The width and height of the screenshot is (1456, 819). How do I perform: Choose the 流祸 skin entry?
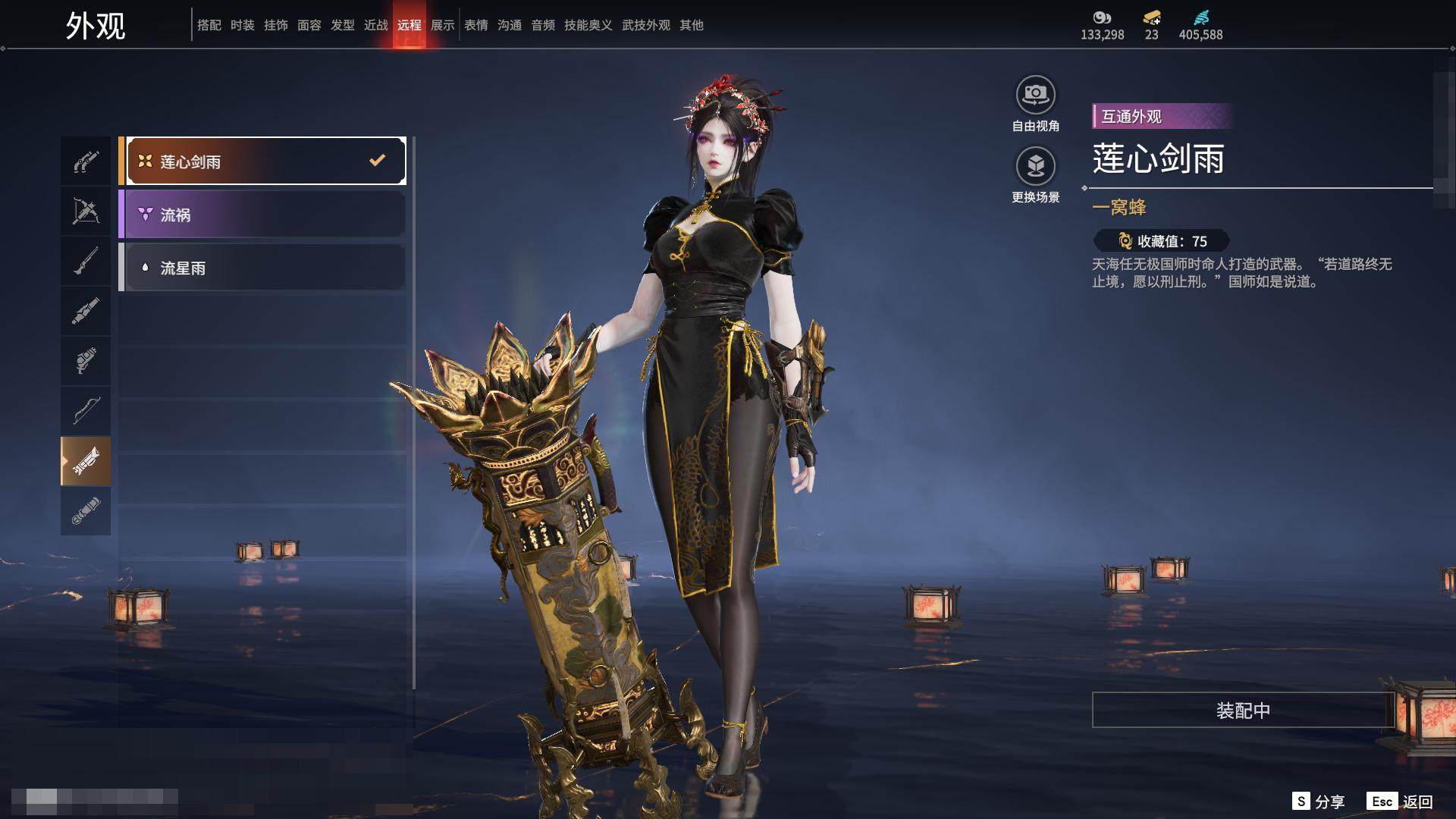pos(262,215)
